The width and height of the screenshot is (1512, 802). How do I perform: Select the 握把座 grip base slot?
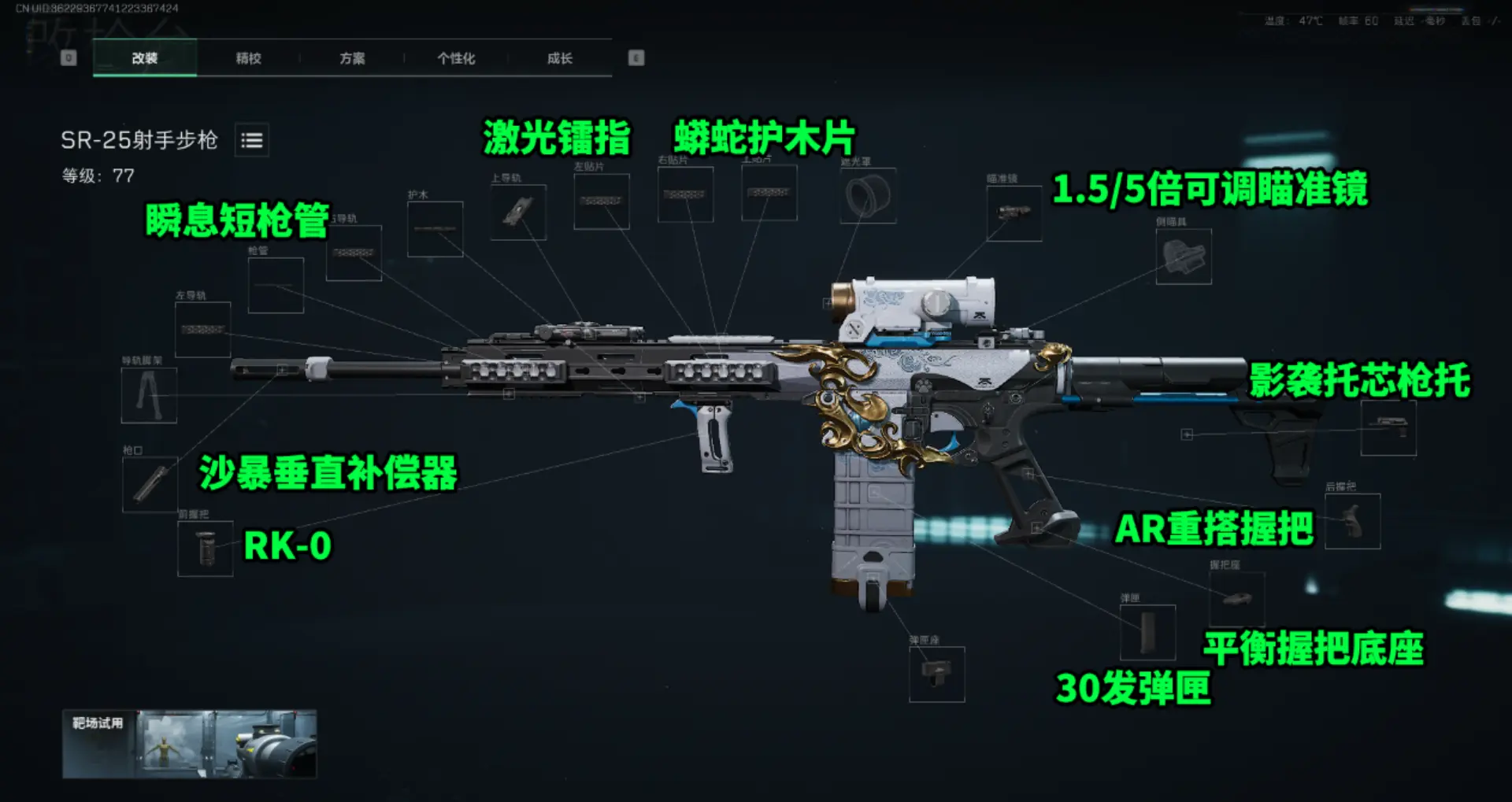[1236, 600]
